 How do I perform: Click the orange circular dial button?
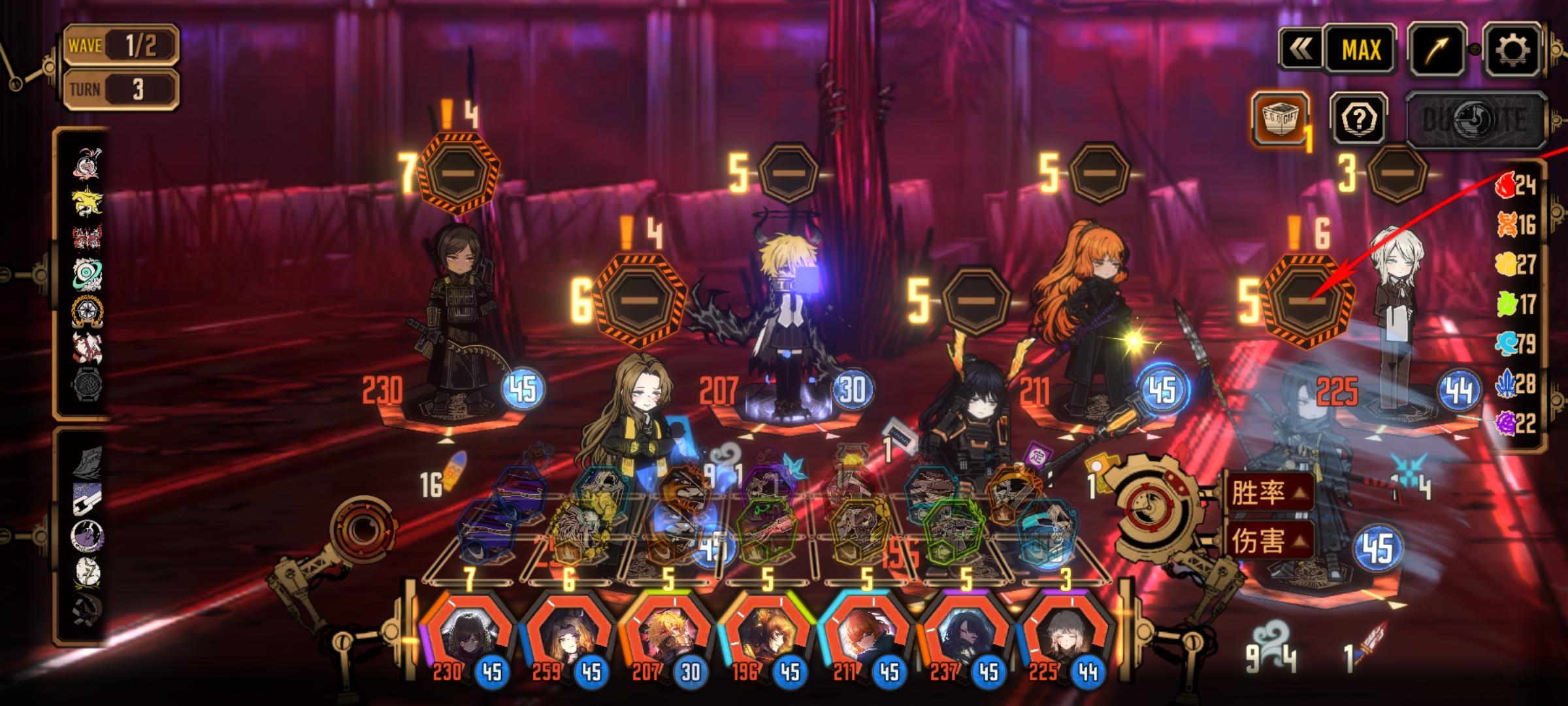point(363,531)
